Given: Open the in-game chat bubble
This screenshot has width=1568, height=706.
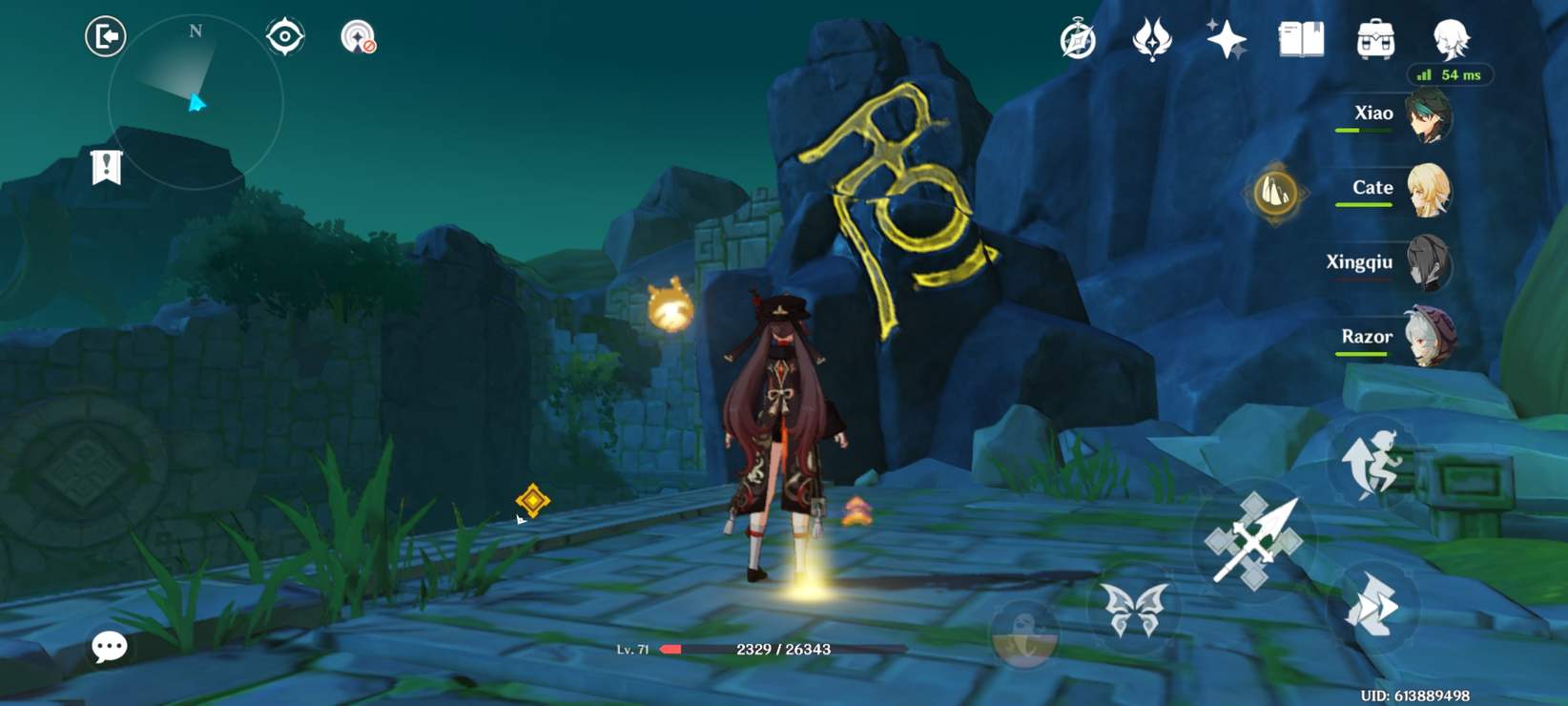Looking at the screenshot, I should tap(110, 648).
